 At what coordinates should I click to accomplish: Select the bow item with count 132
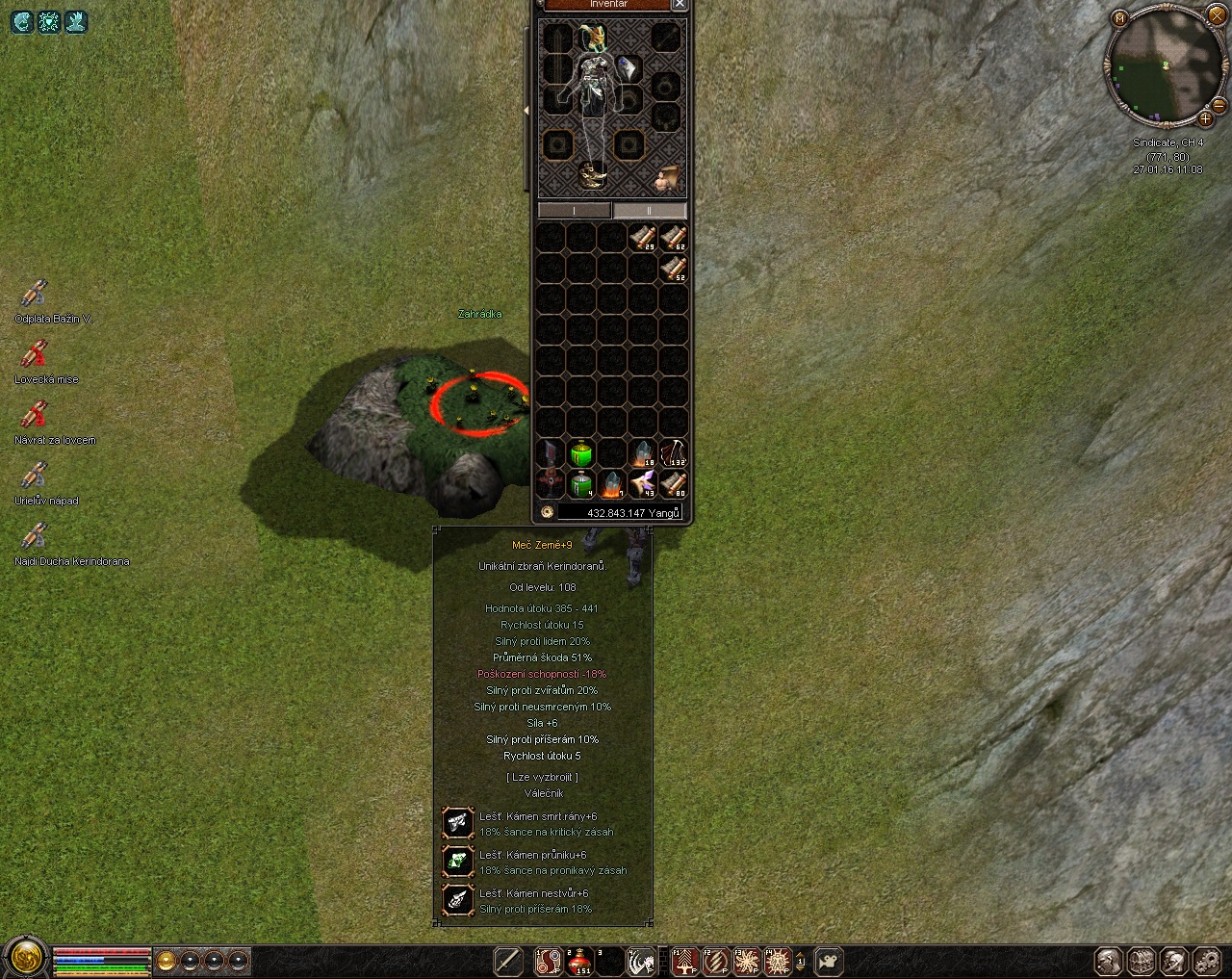(673, 452)
